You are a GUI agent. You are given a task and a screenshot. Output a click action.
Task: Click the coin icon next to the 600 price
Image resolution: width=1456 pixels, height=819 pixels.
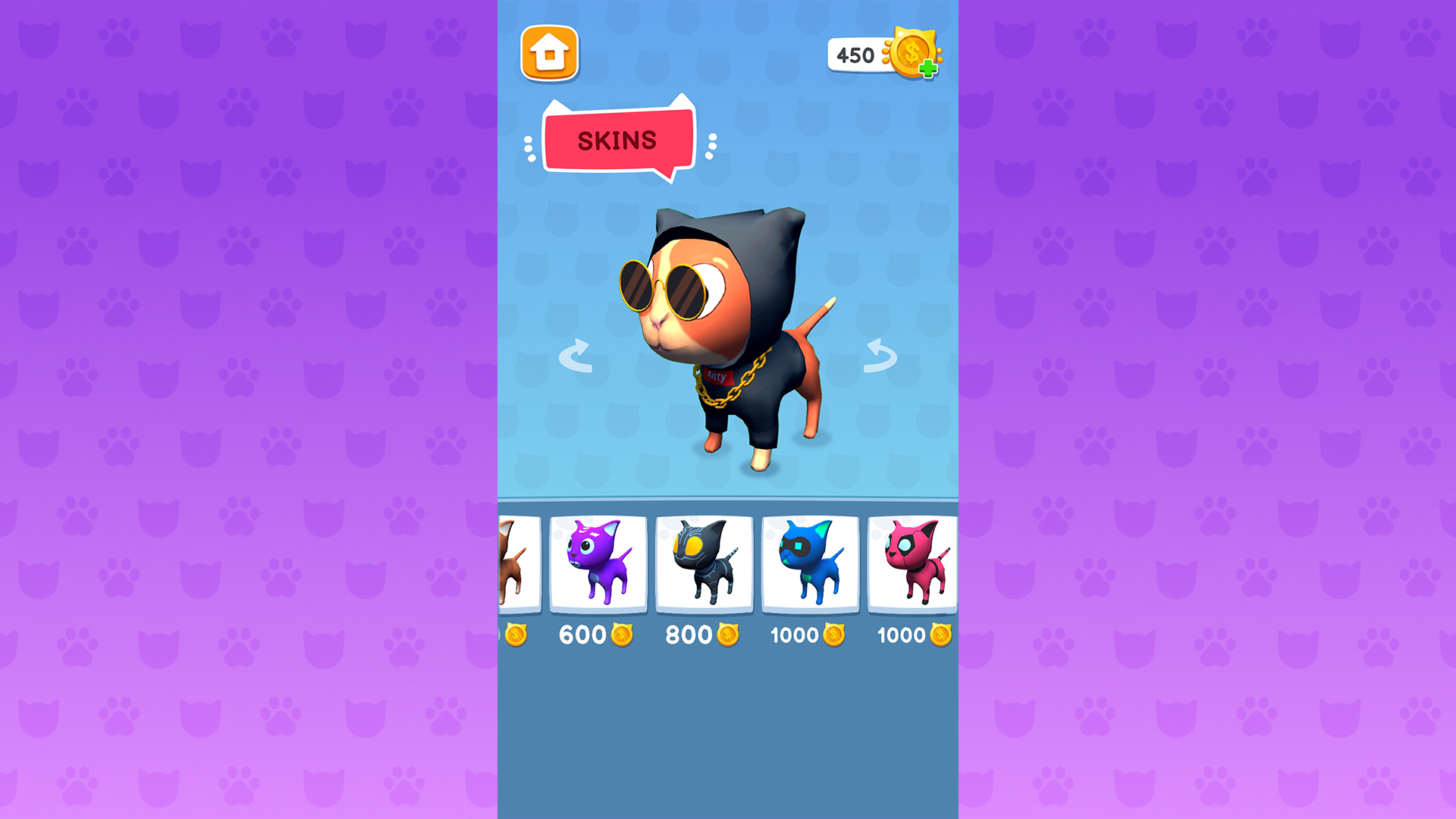coord(622,635)
